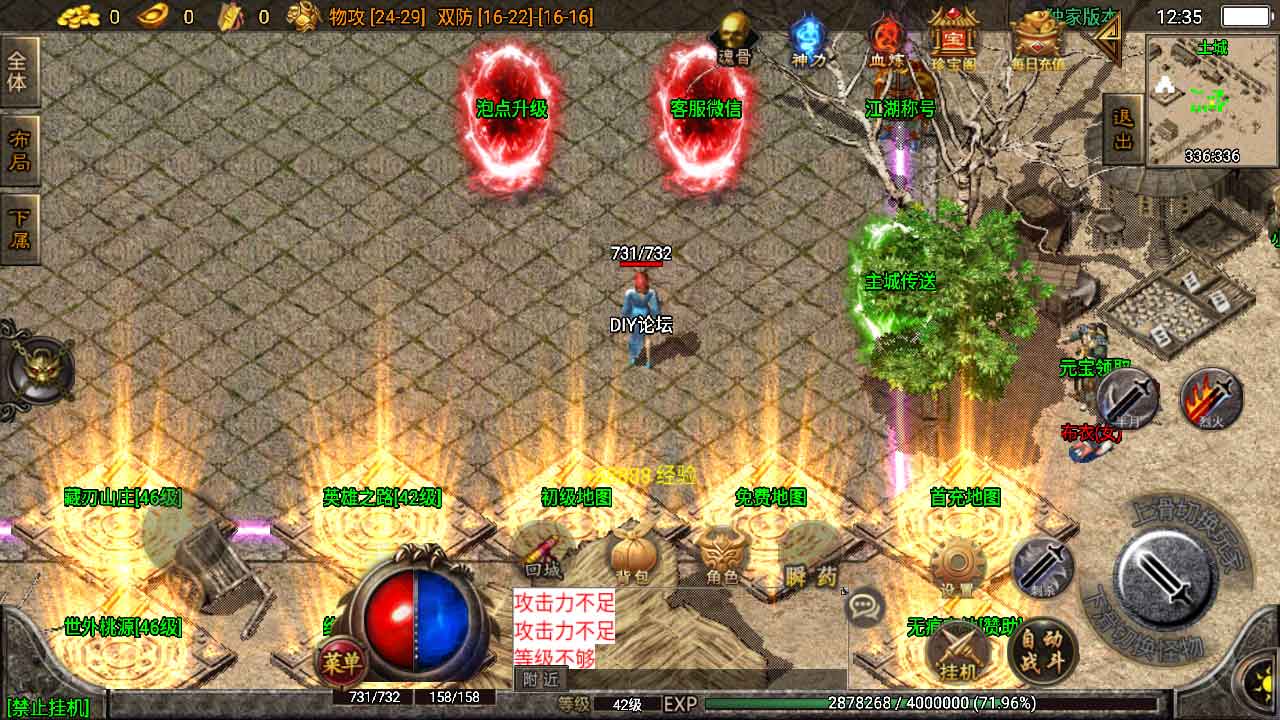Collapse the top icon bar with the arrow
This screenshot has height=720, width=1280.
click(x=1107, y=38)
